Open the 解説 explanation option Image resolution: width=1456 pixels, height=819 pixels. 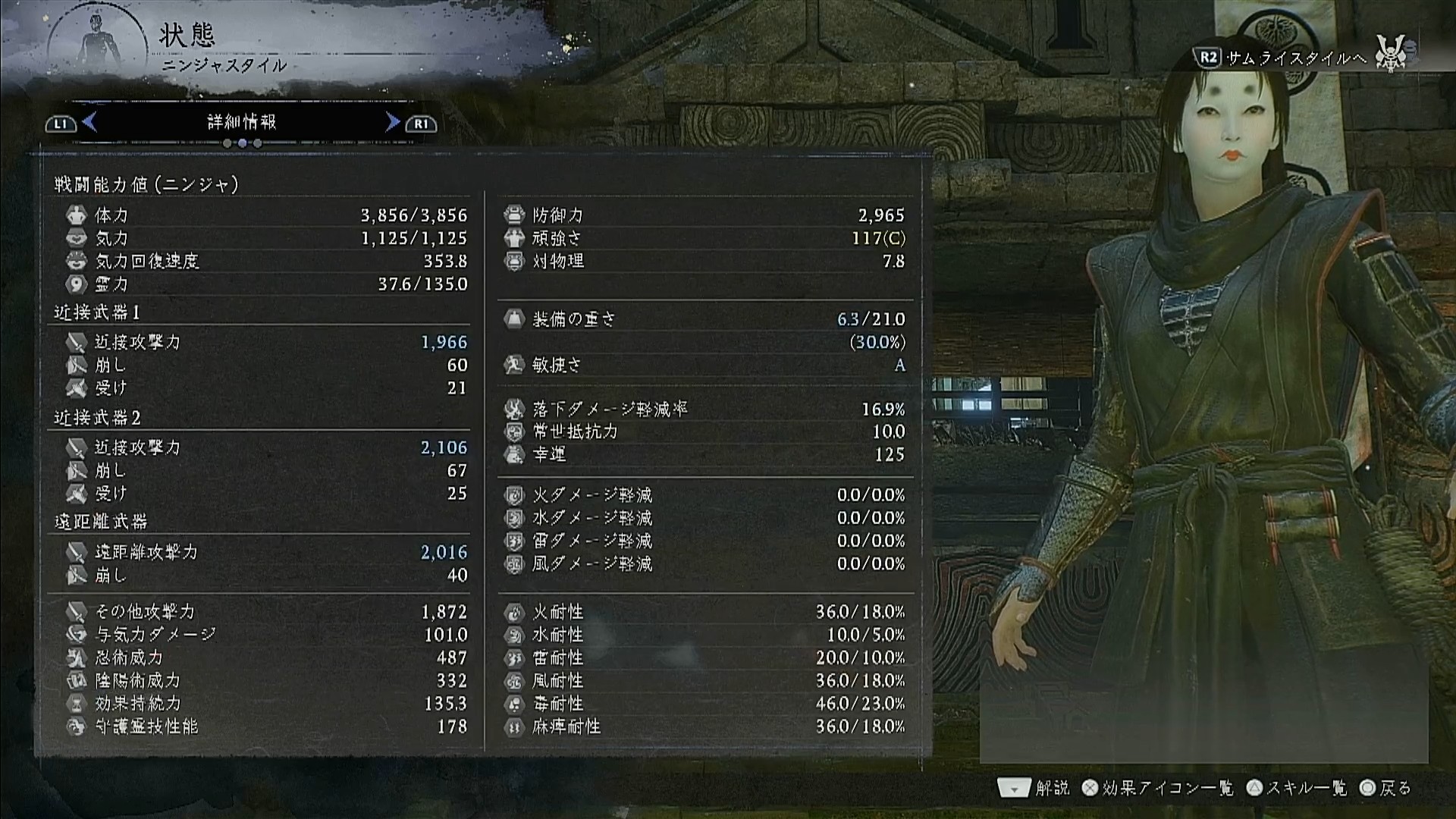pos(1034,789)
